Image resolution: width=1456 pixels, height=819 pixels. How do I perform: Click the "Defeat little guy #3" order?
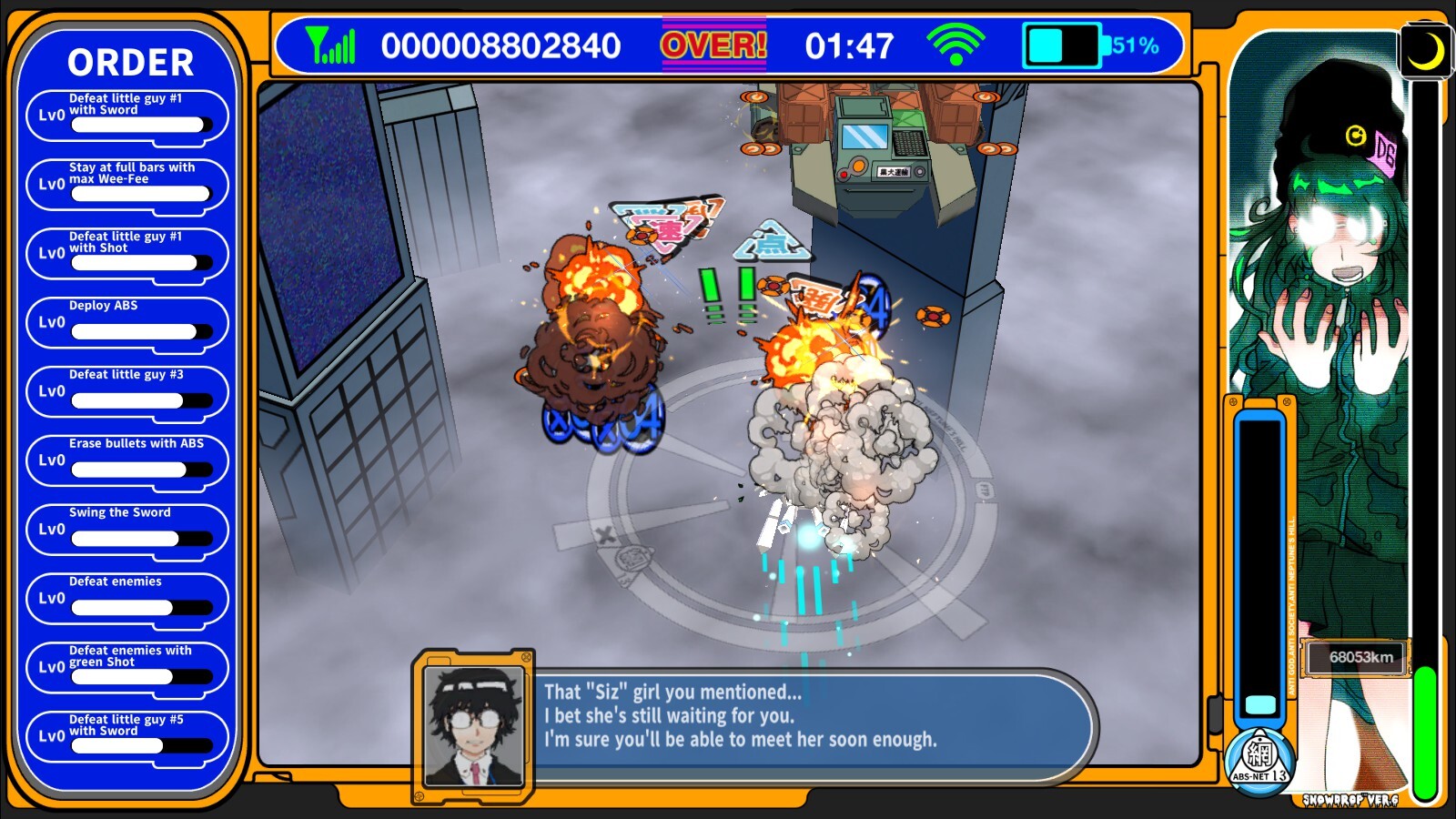click(127, 392)
